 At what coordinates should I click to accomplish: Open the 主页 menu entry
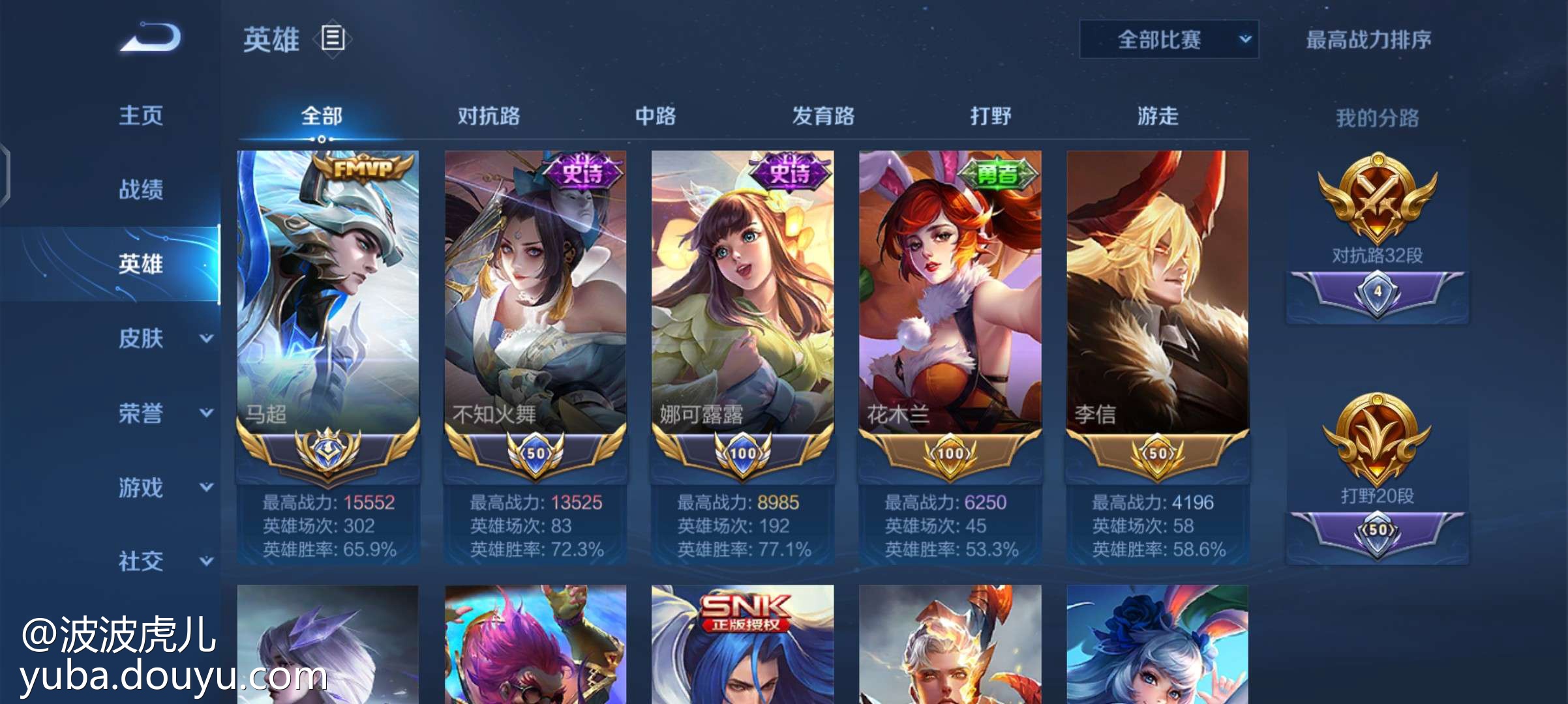pyautogui.click(x=141, y=116)
